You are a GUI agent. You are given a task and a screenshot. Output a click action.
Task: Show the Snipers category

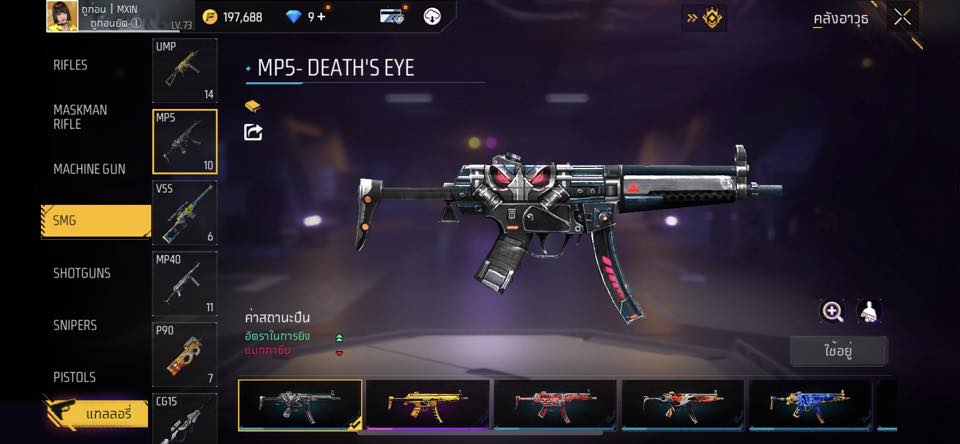click(75, 325)
